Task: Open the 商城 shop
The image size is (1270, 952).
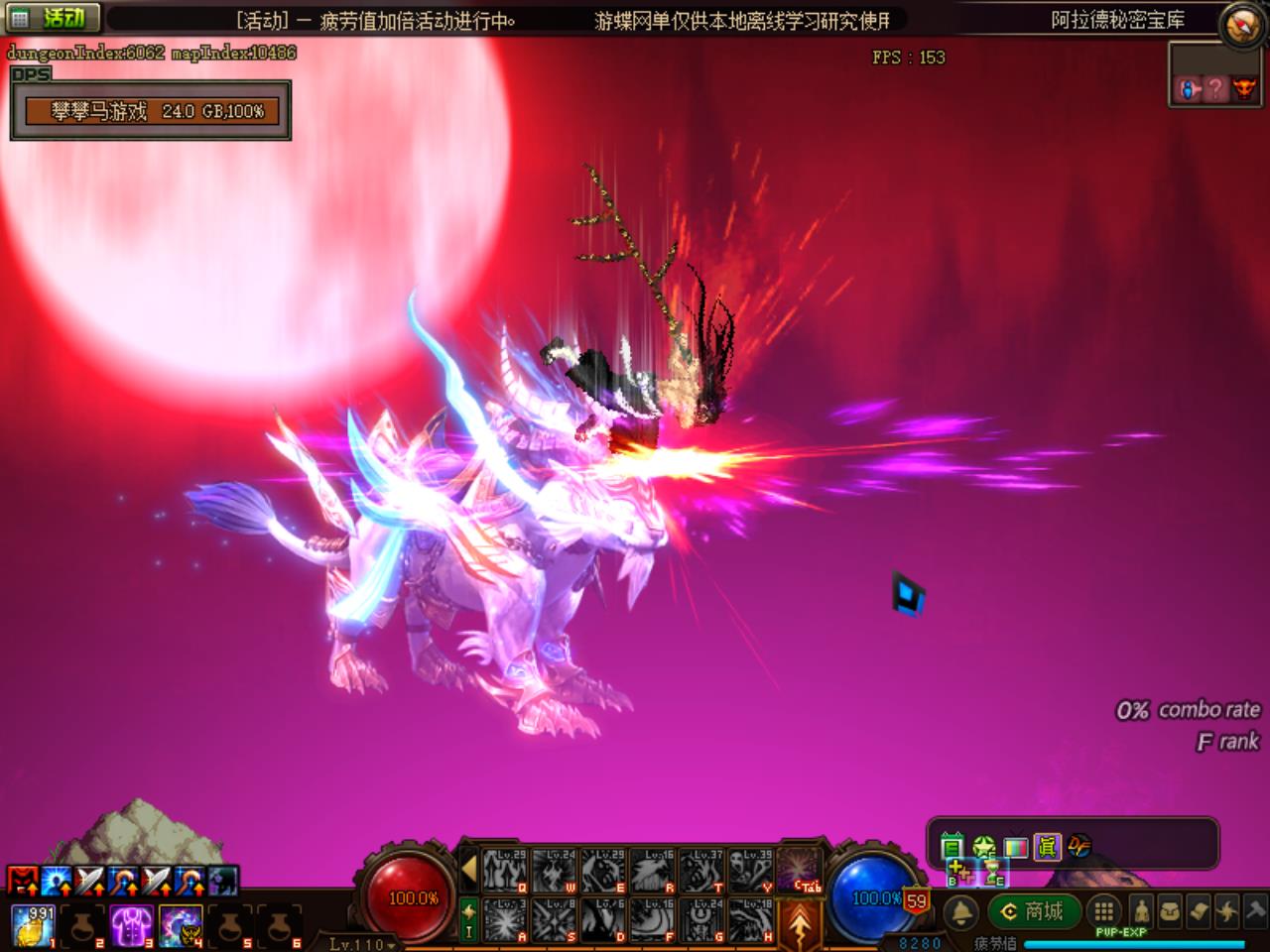Action: coord(1033,911)
